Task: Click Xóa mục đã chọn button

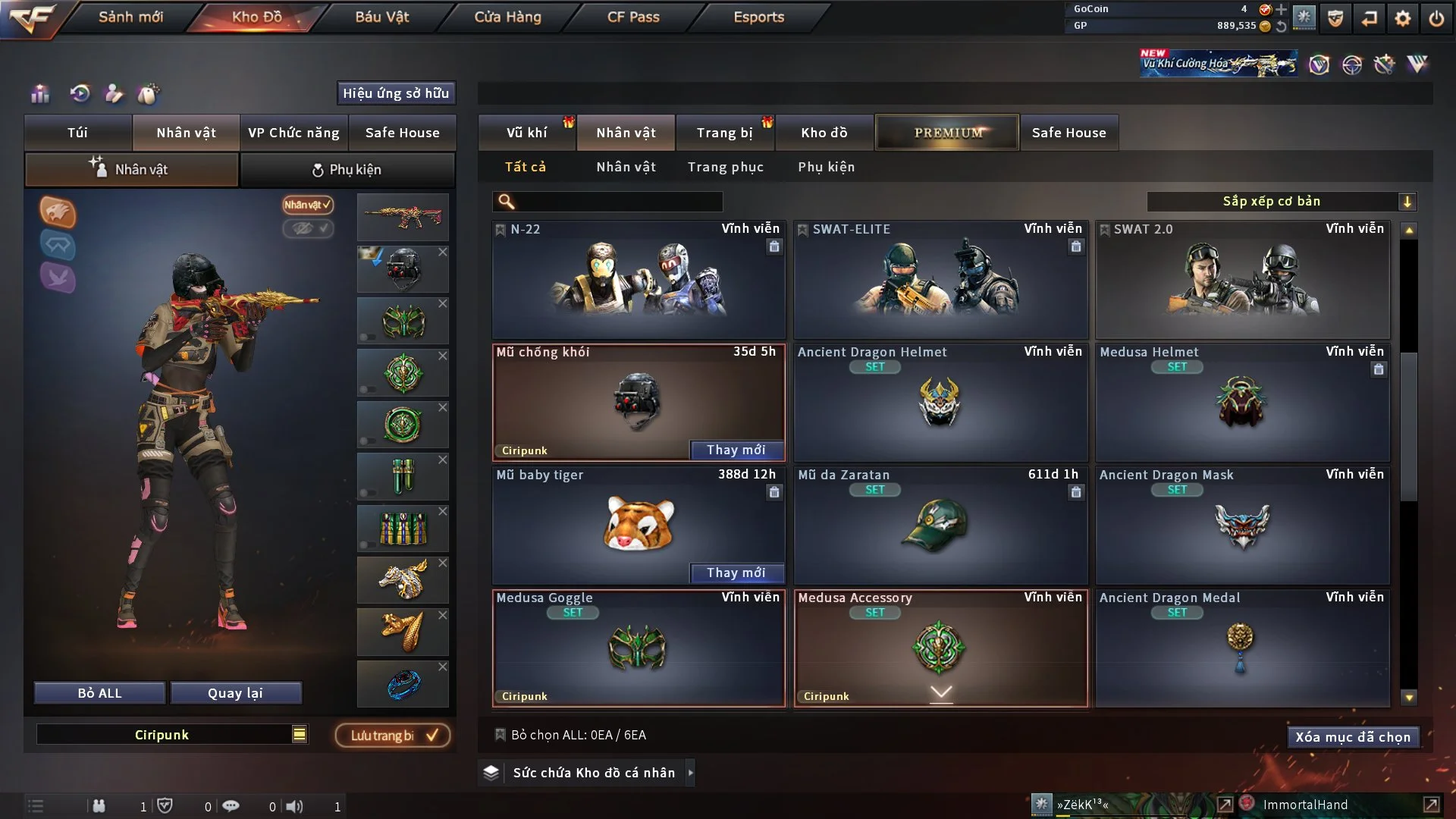Action: coord(1353,737)
